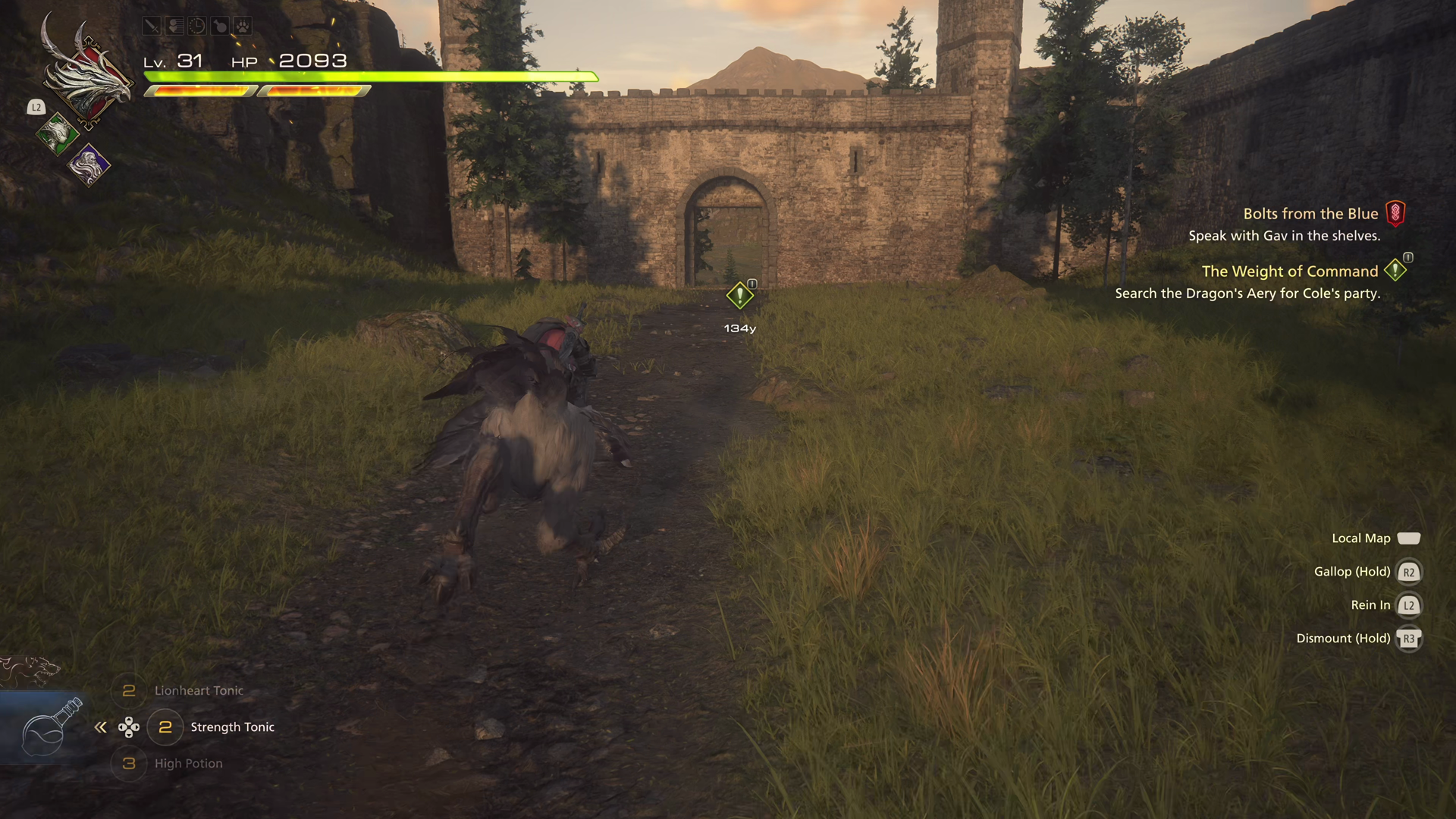Toggle the red quest priority badge
This screenshot has width=1456, height=819.
coord(1396,213)
